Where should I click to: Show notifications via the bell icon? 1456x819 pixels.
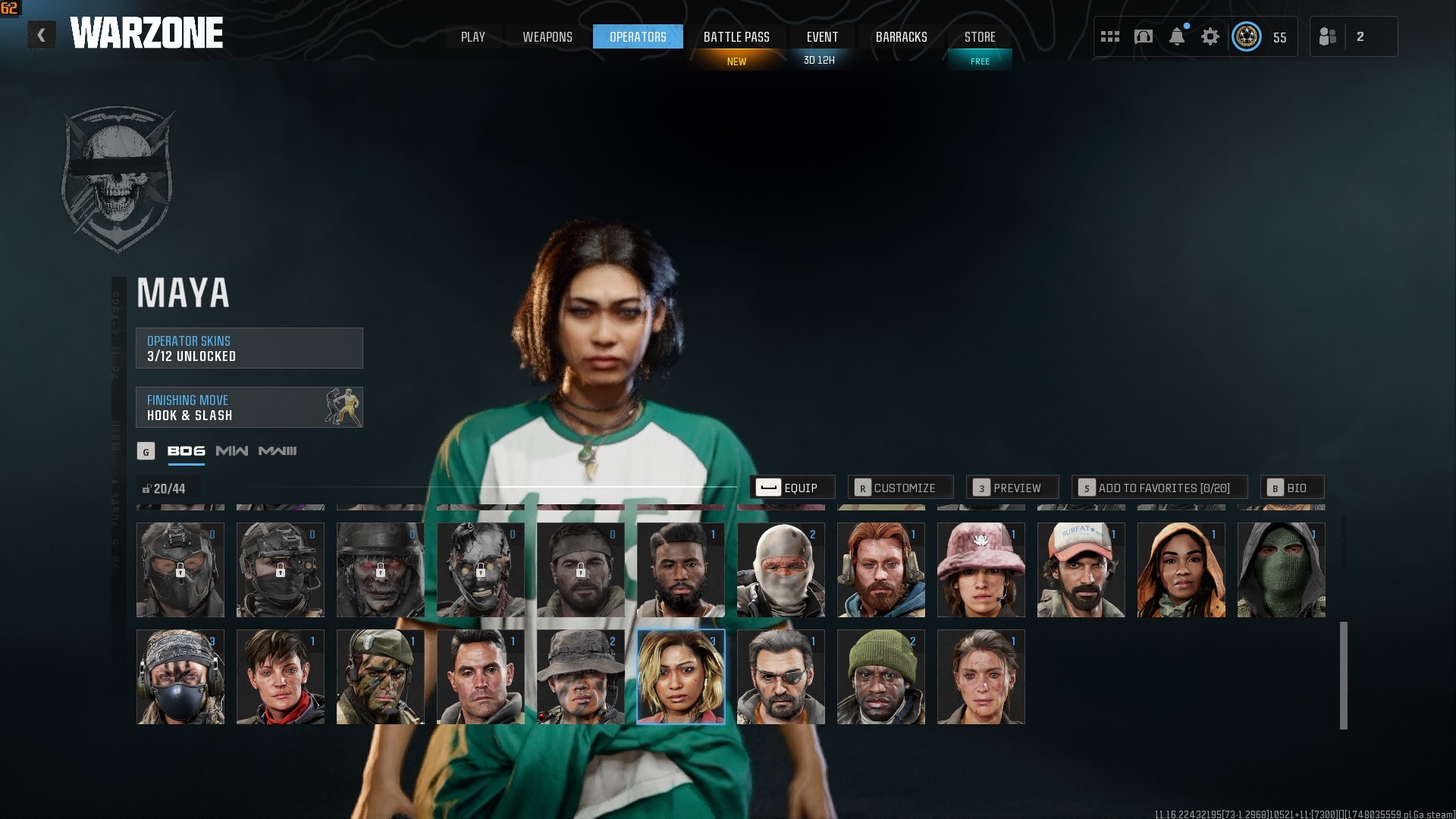tap(1177, 36)
